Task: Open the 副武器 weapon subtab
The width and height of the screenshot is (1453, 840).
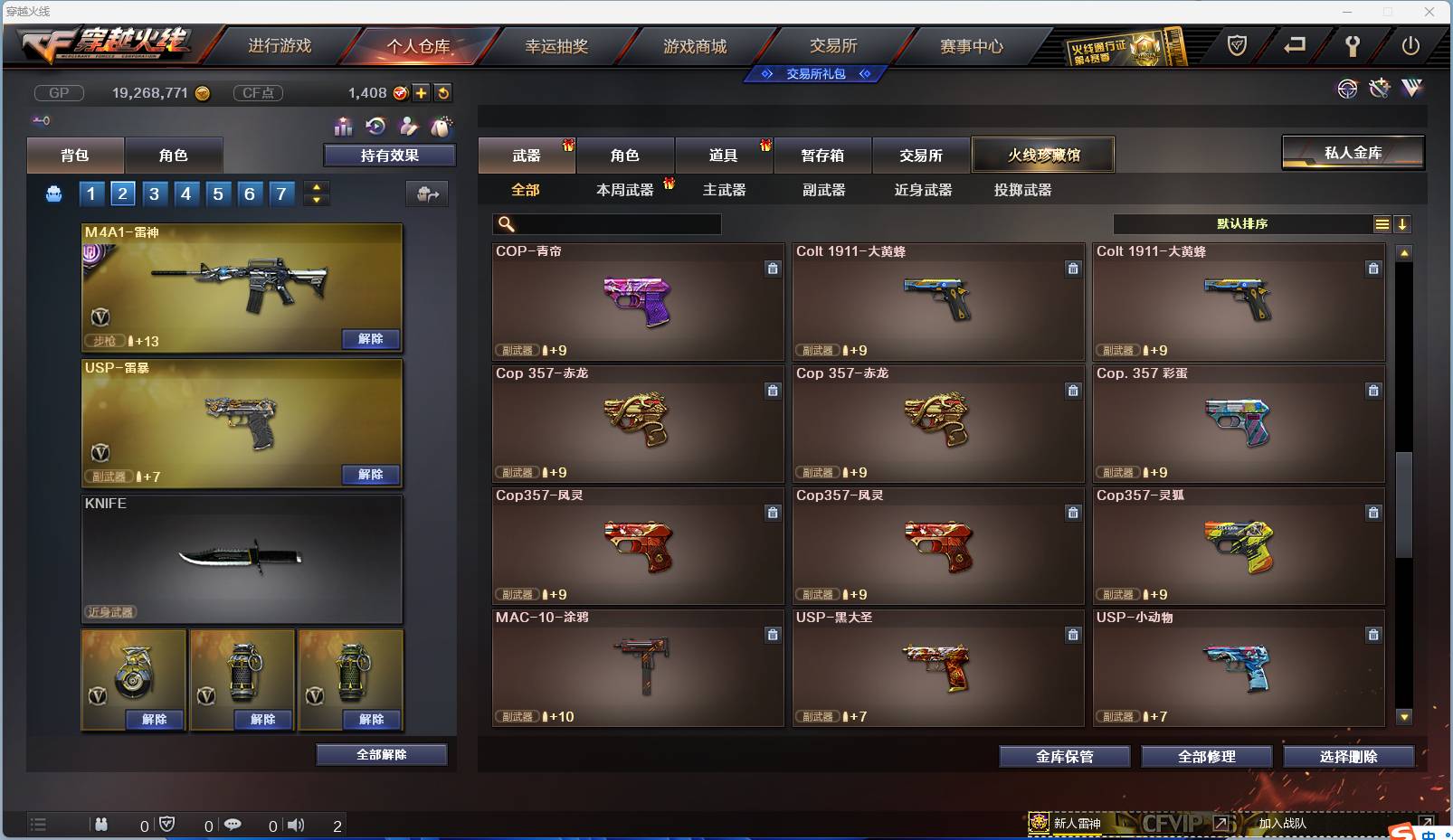Action: coord(822,190)
